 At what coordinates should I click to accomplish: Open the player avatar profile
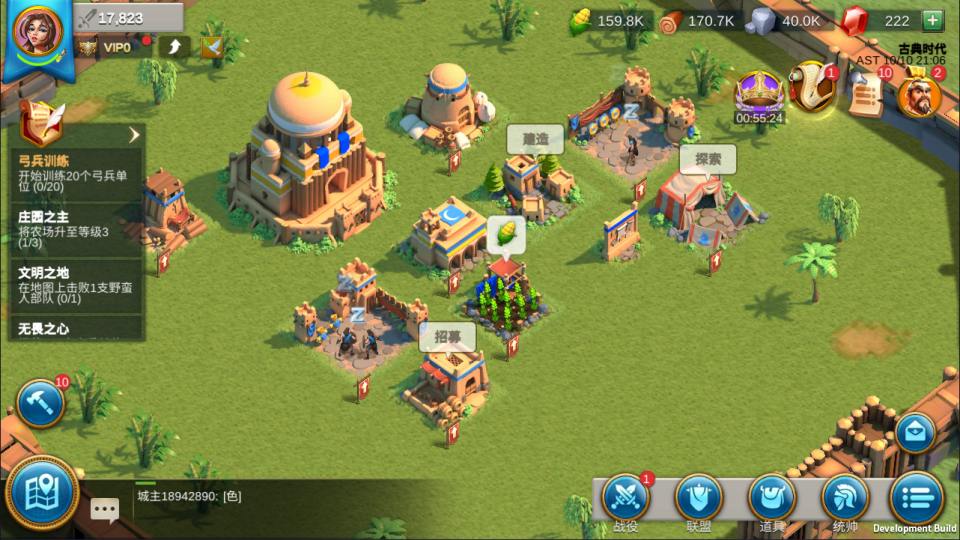tap(37, 32)
